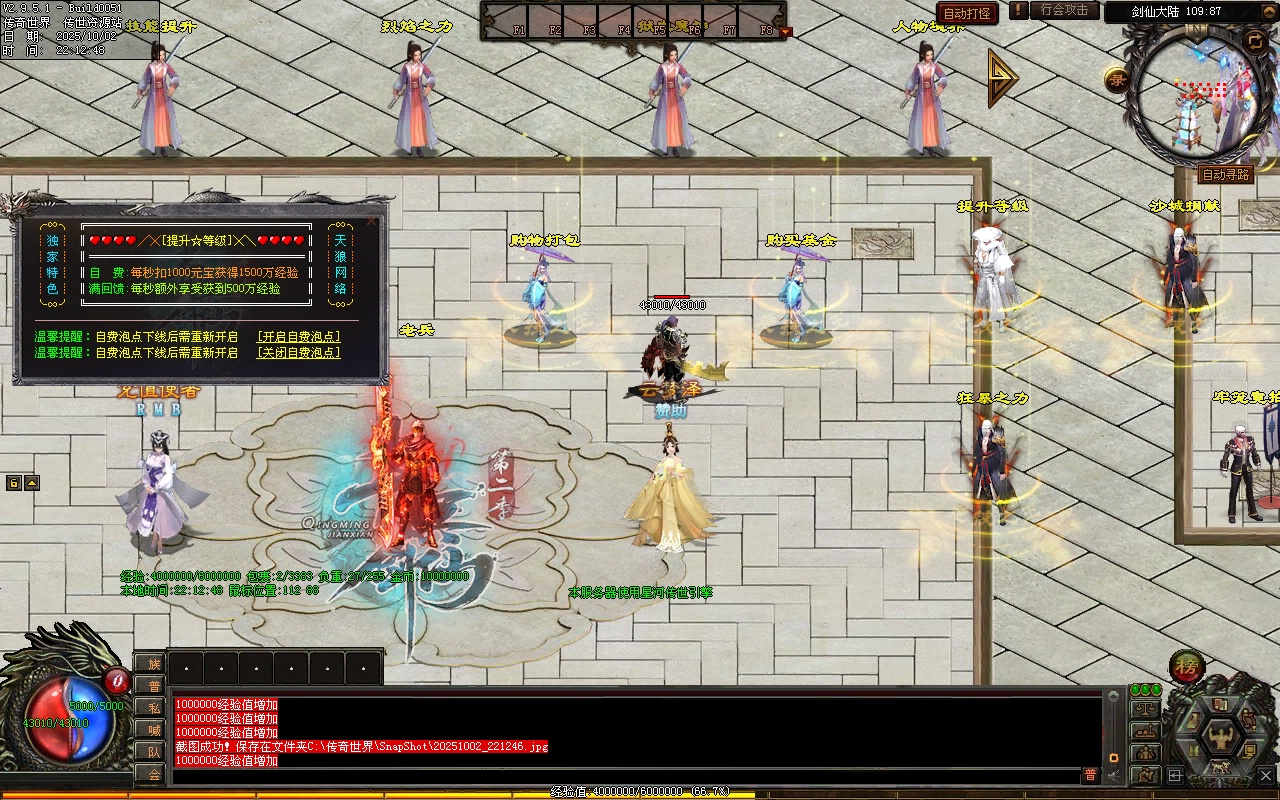Click the gold triangle arrow button
The image size is (1280, 800).
(1001, 78)
